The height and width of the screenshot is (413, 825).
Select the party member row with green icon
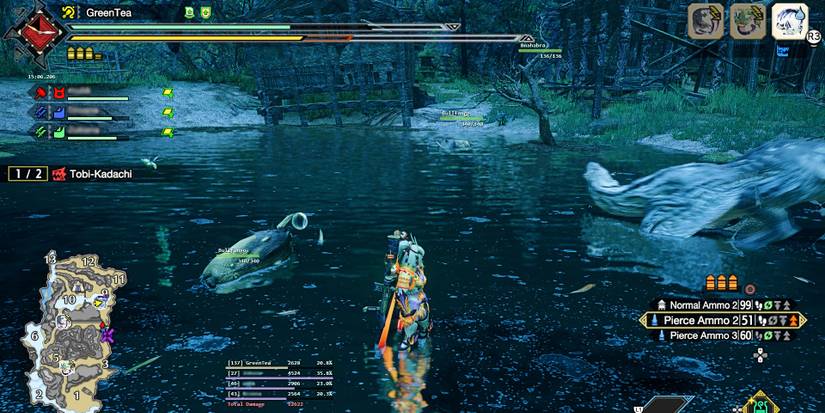coord(90,131)
